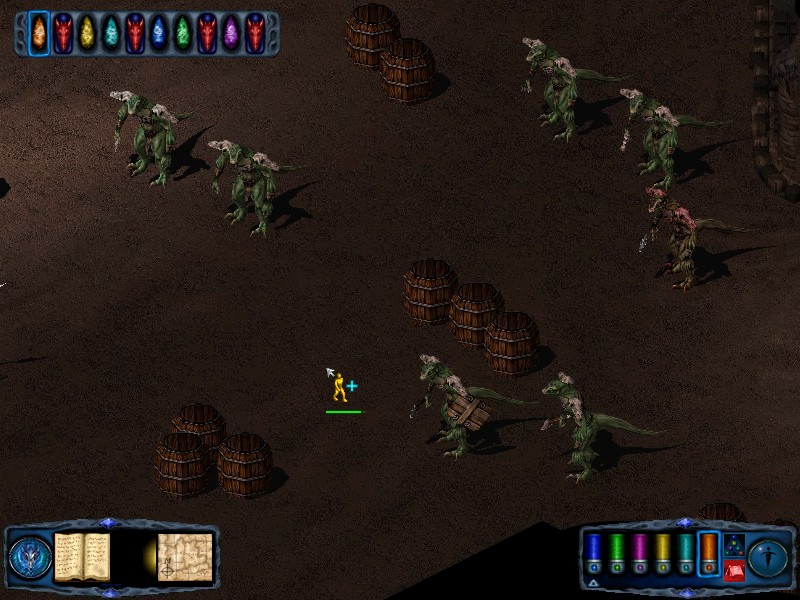The image size is (800, 600).
Task: Select the orange flame rune slot
Action: [39, 33]
